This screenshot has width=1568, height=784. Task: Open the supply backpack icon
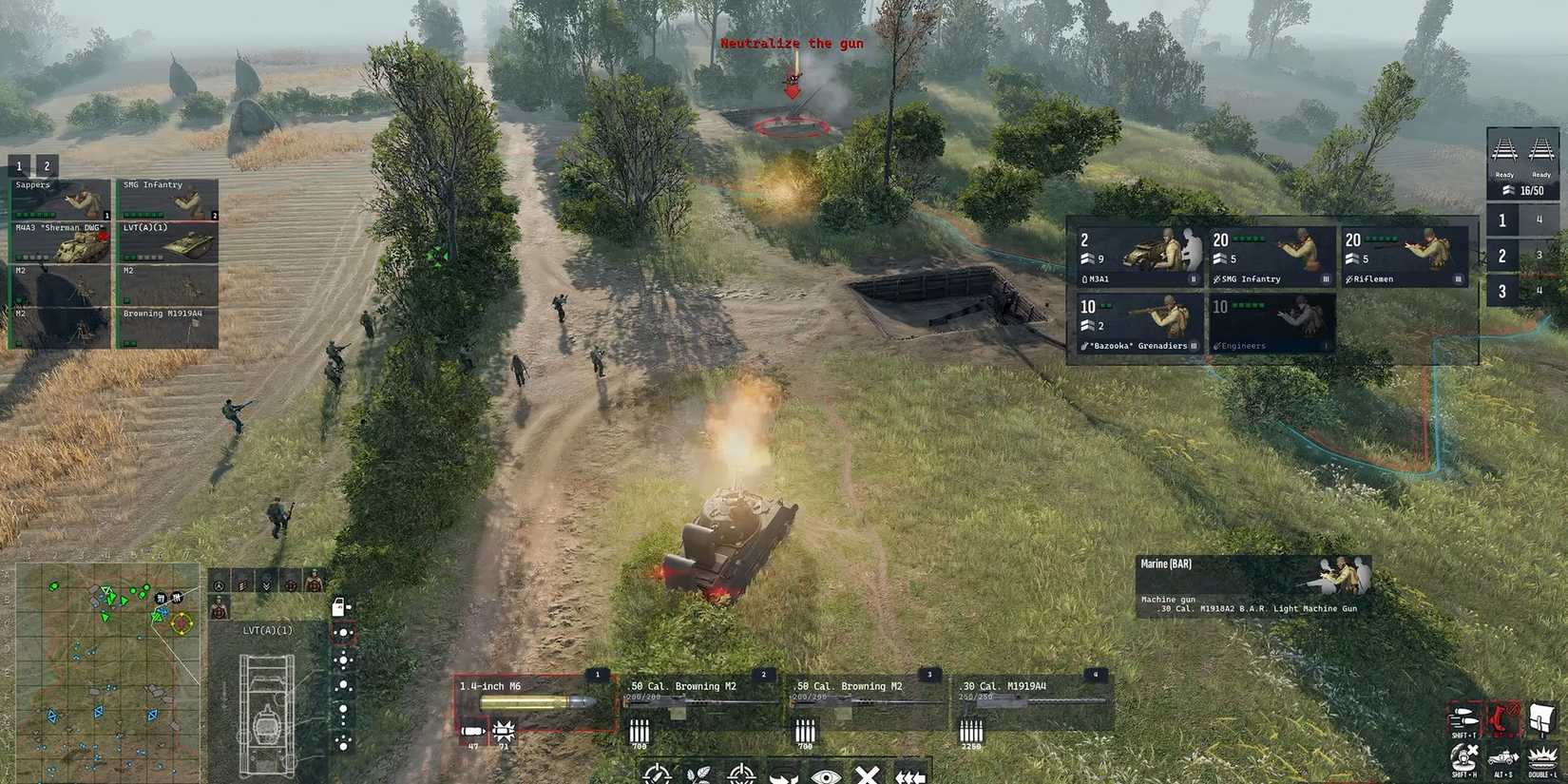point(1541,715)
